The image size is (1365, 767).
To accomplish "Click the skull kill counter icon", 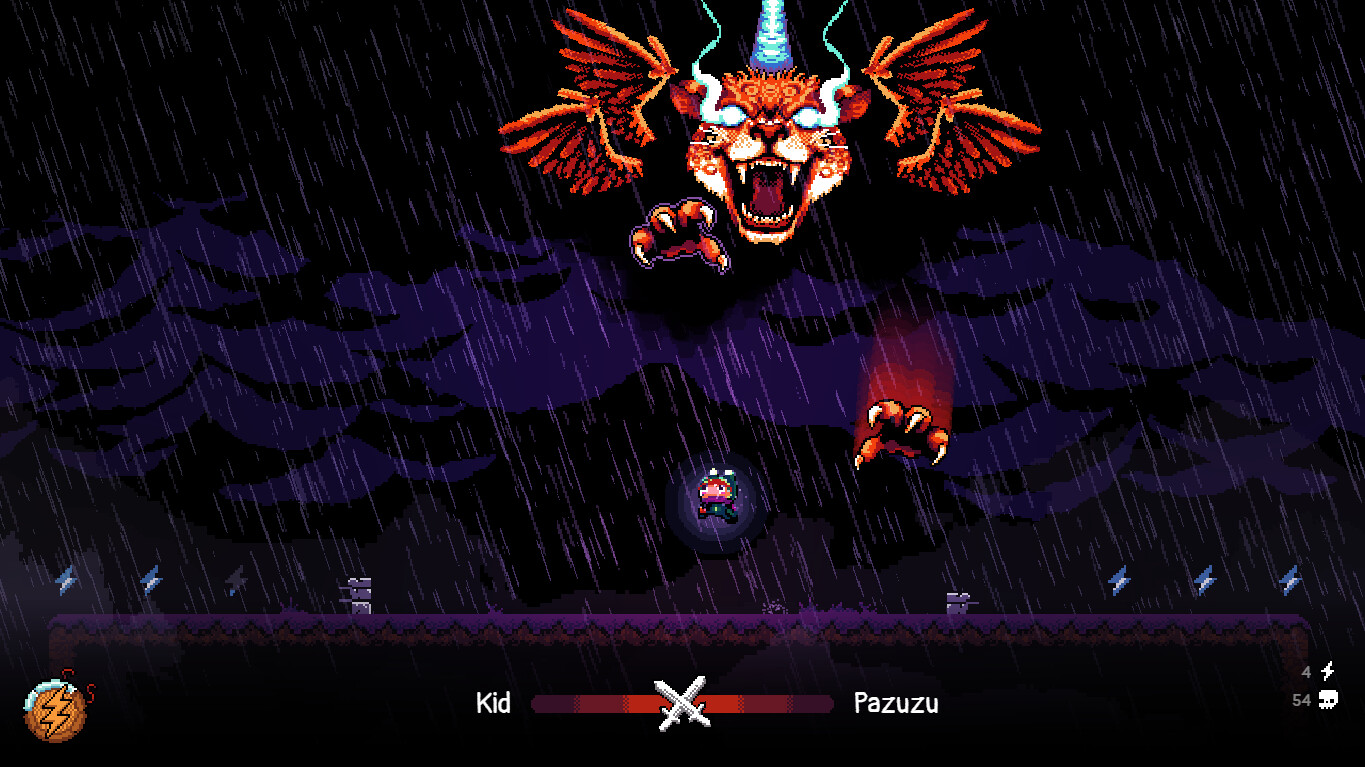I will (x=1329, y=701).
